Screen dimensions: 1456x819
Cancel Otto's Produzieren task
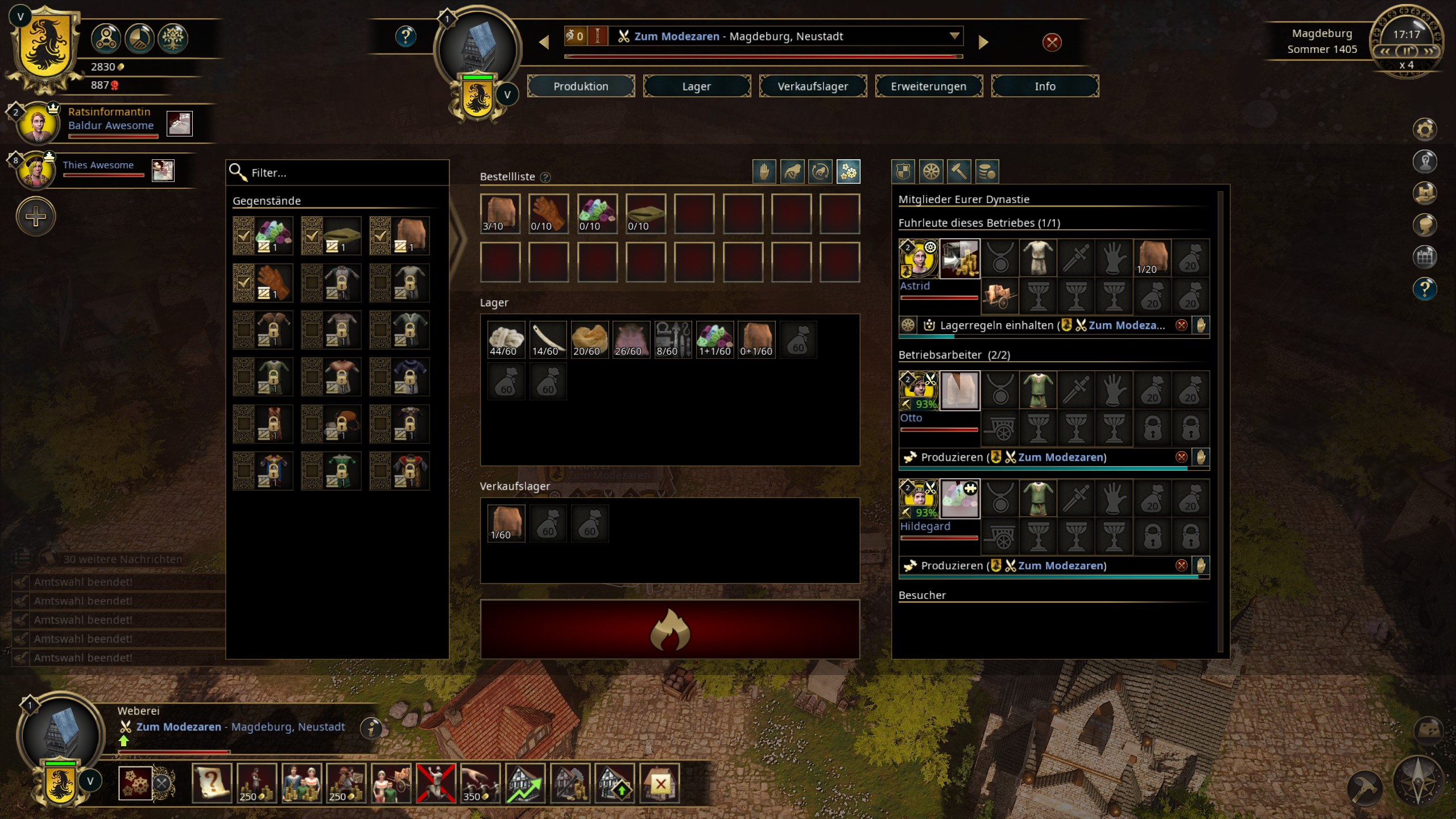pos(1181,457)
